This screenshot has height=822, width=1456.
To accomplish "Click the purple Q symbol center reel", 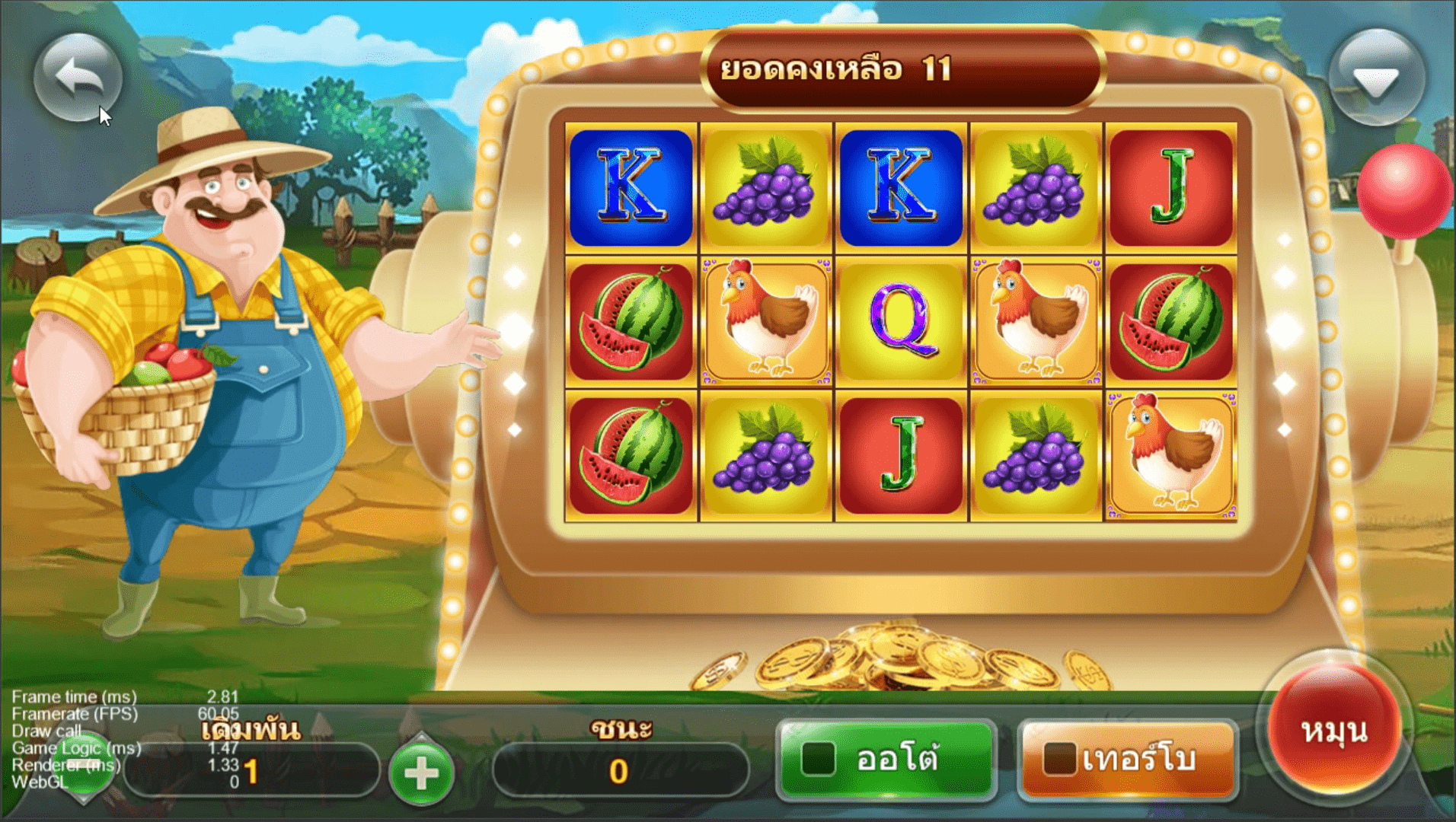I will point(900,320).
